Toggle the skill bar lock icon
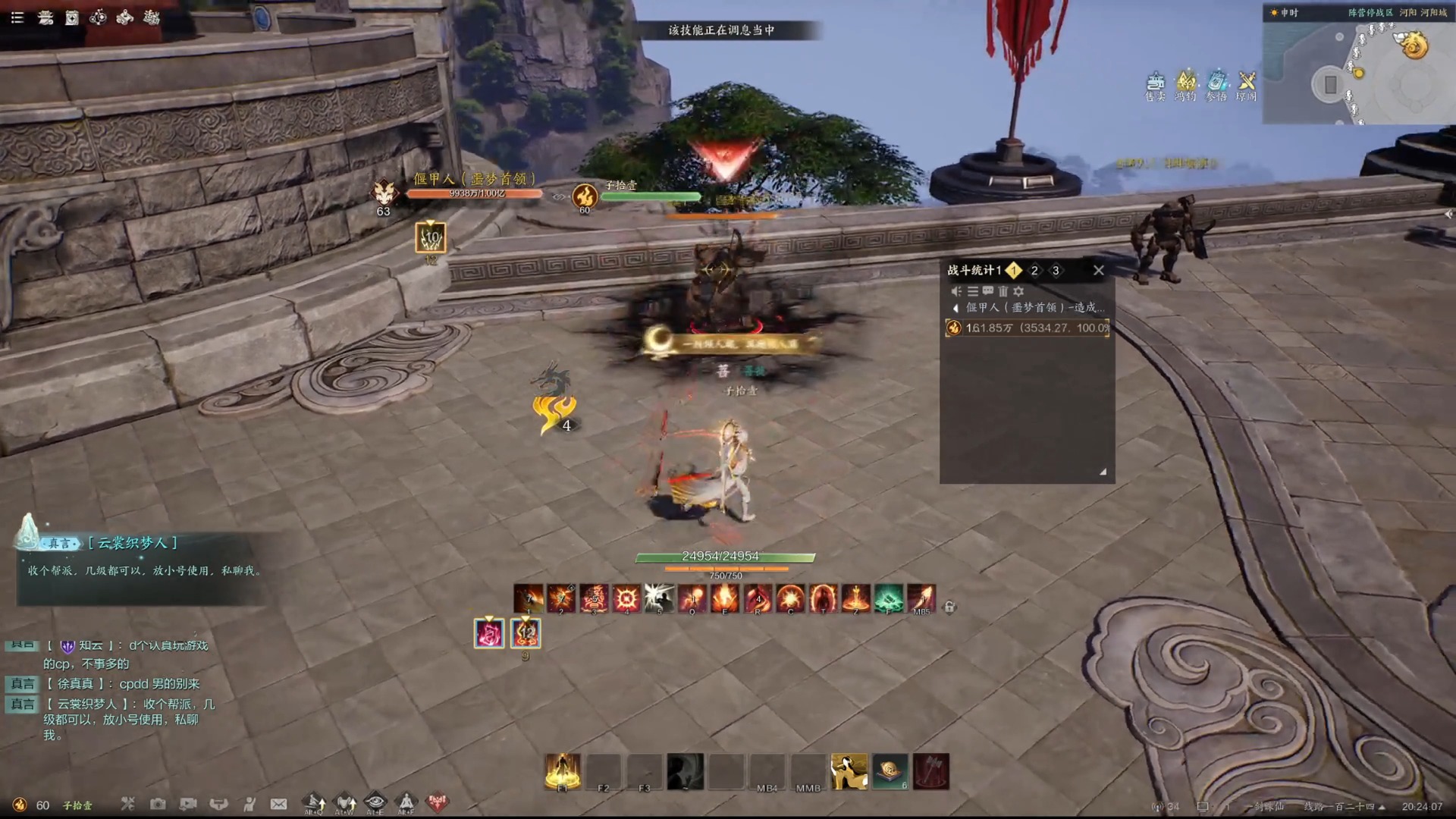The image size is (1456, 819). pyautogui.click(x=949, y=607)
